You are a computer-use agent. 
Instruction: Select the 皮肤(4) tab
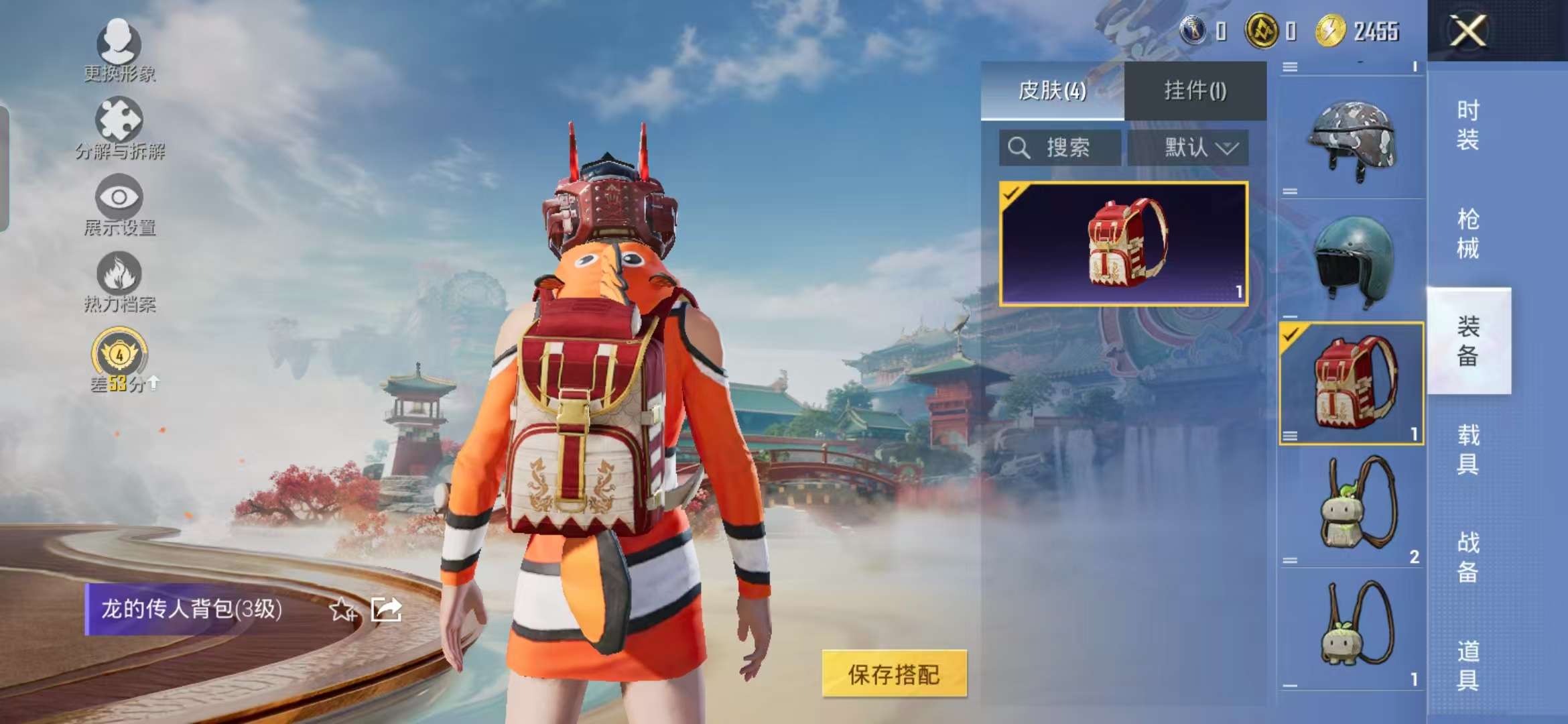pos(1052,89)
